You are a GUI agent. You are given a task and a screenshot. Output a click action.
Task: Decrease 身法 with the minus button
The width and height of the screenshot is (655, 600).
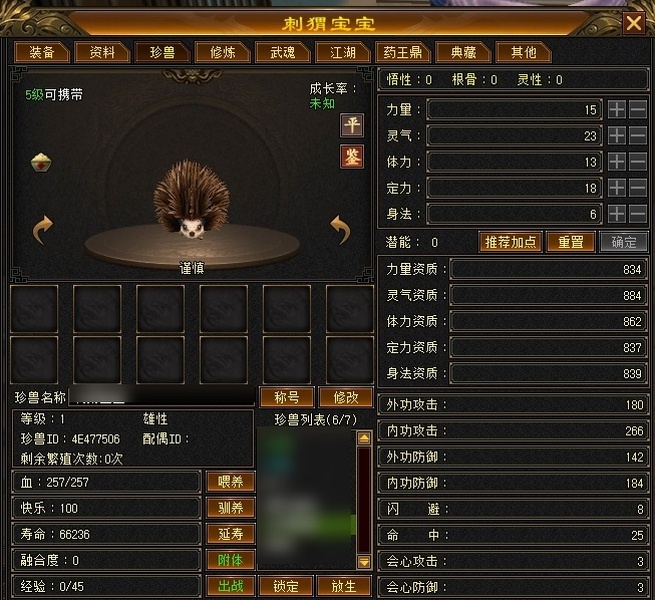[x=638, y=213]
